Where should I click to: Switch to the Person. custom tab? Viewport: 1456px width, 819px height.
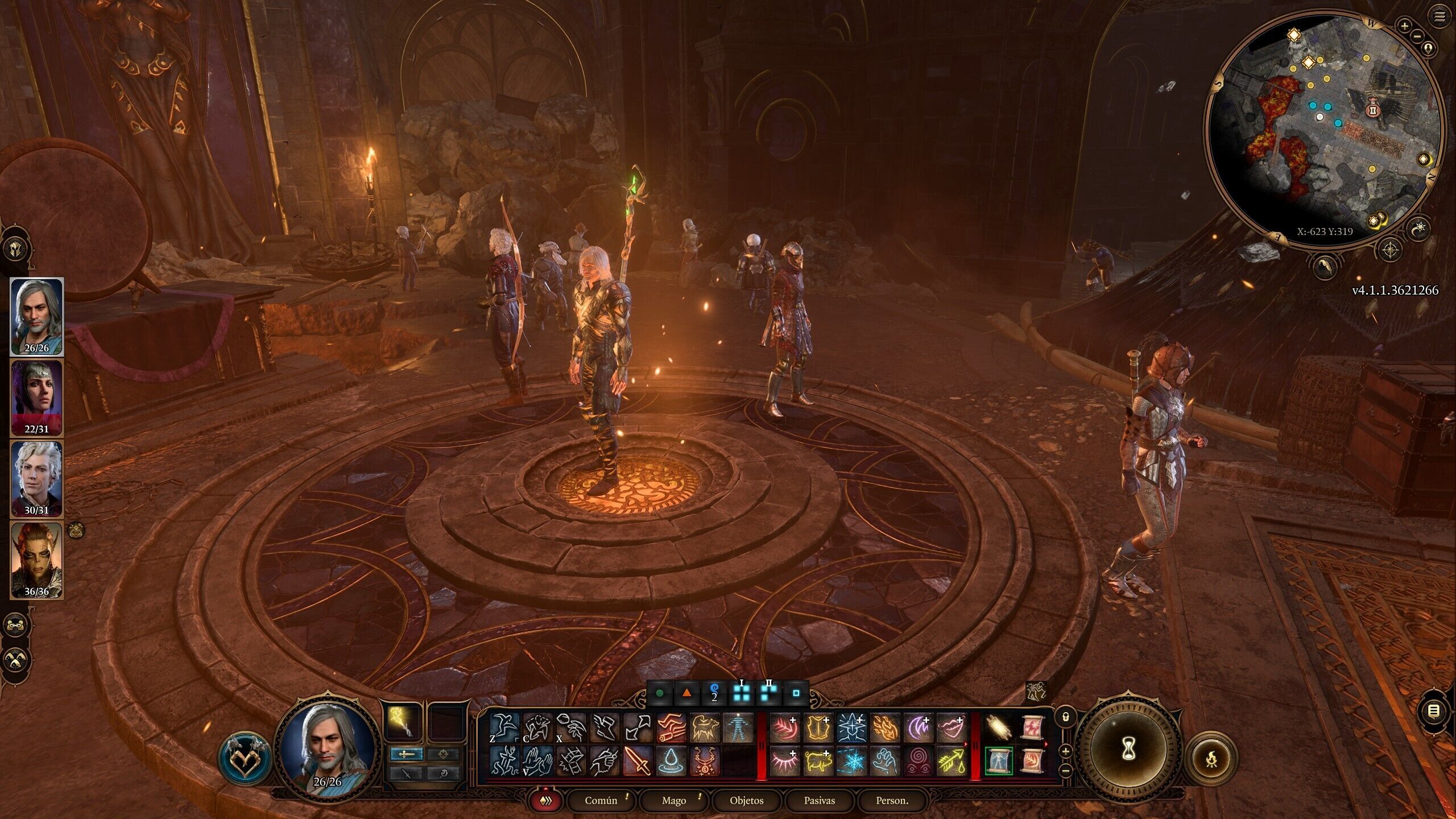pos(892,800)
